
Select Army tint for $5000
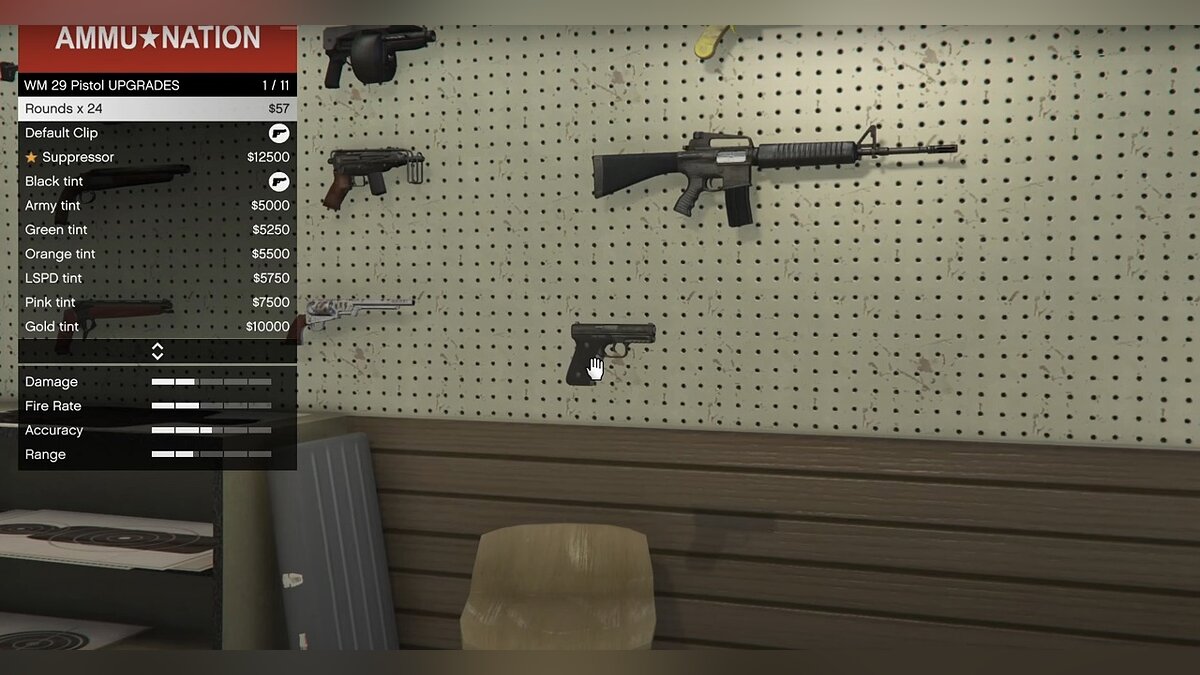157,206
